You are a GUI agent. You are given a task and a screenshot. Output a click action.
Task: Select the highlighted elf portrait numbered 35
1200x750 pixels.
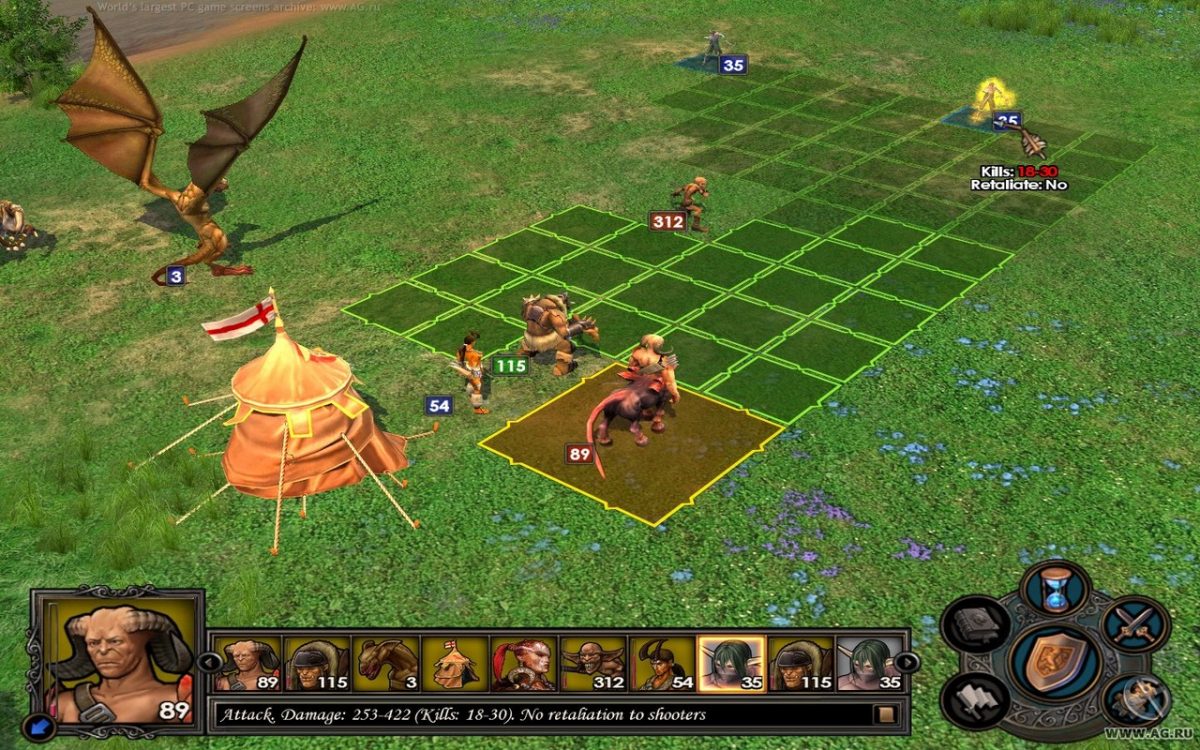[731, 663]
